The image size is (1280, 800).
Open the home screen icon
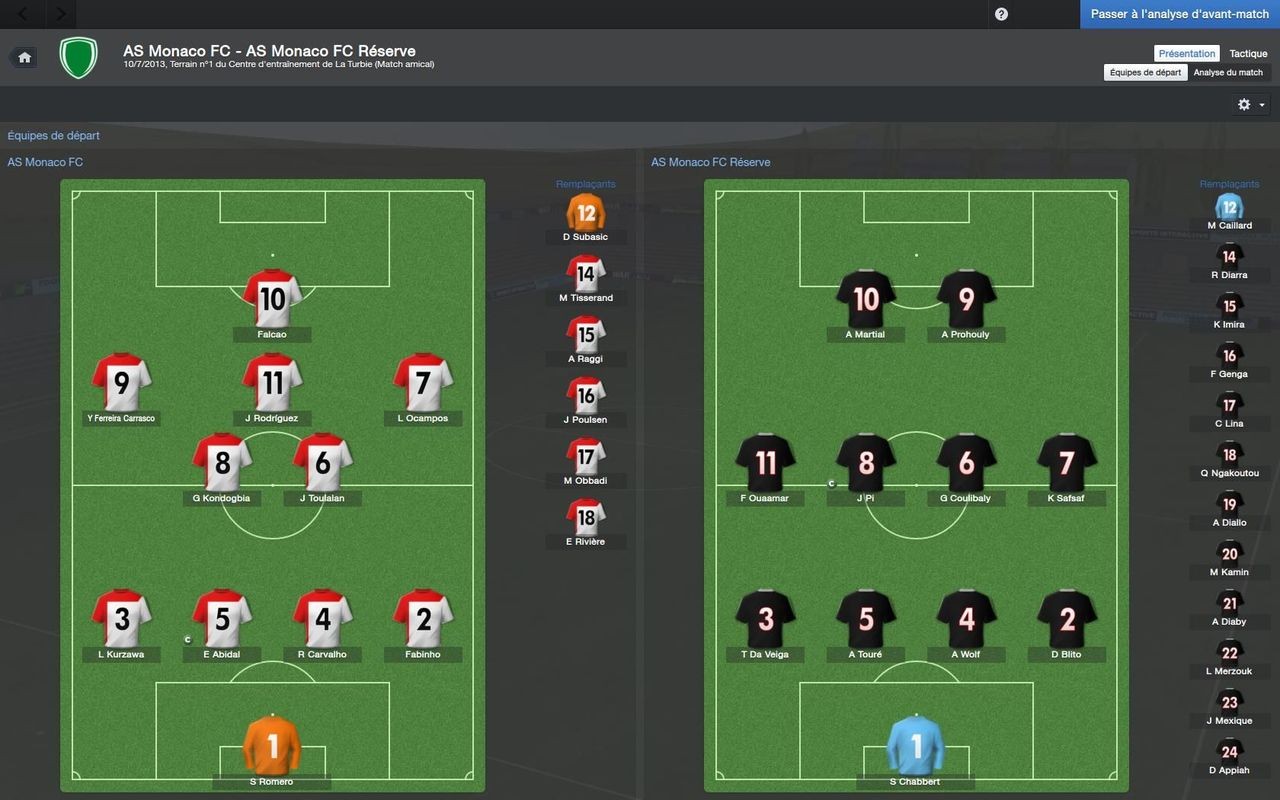tap(25, 57)
